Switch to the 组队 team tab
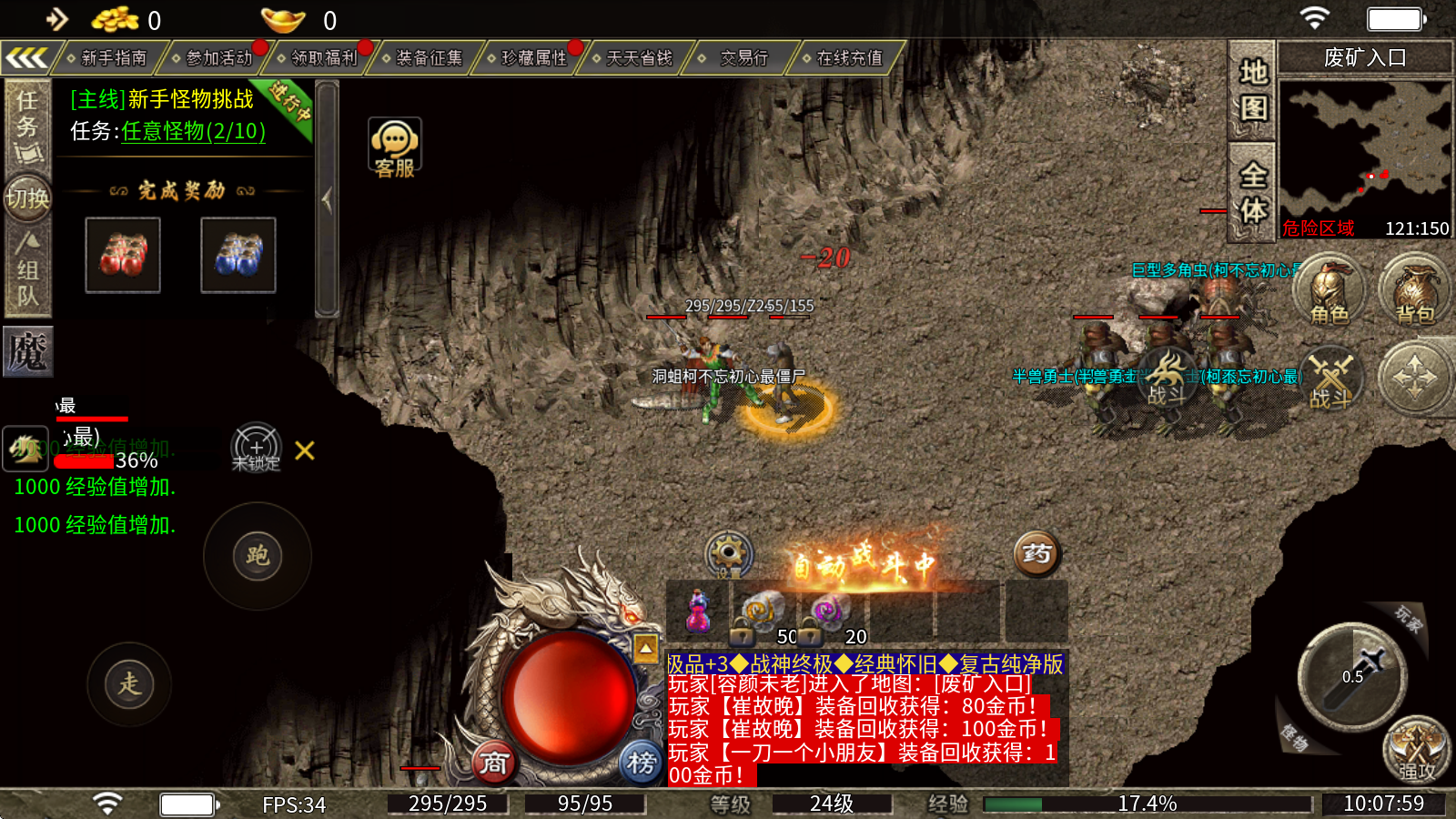This screenshot has height=819, width=1456. [27, 270]
